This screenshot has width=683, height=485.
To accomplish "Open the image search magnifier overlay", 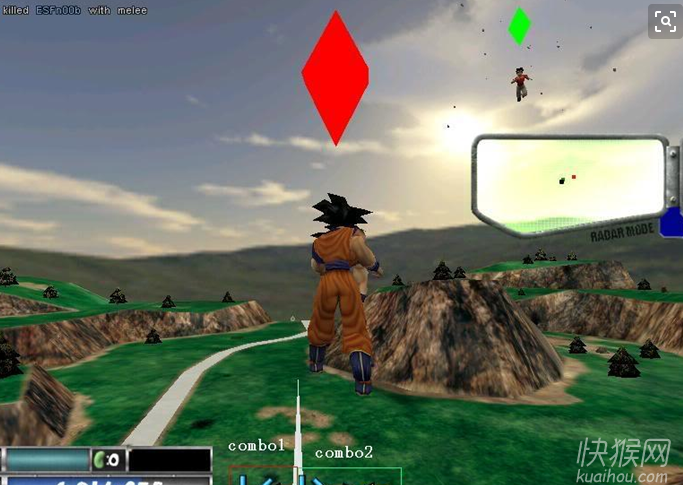I will tap(663, 21).
